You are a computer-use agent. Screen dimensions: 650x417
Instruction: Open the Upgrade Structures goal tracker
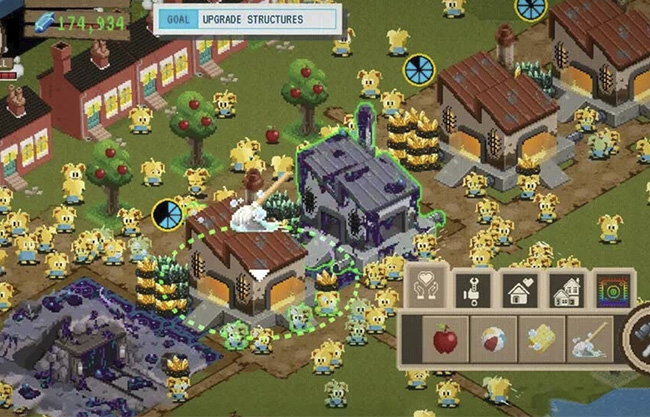(247, 19)
